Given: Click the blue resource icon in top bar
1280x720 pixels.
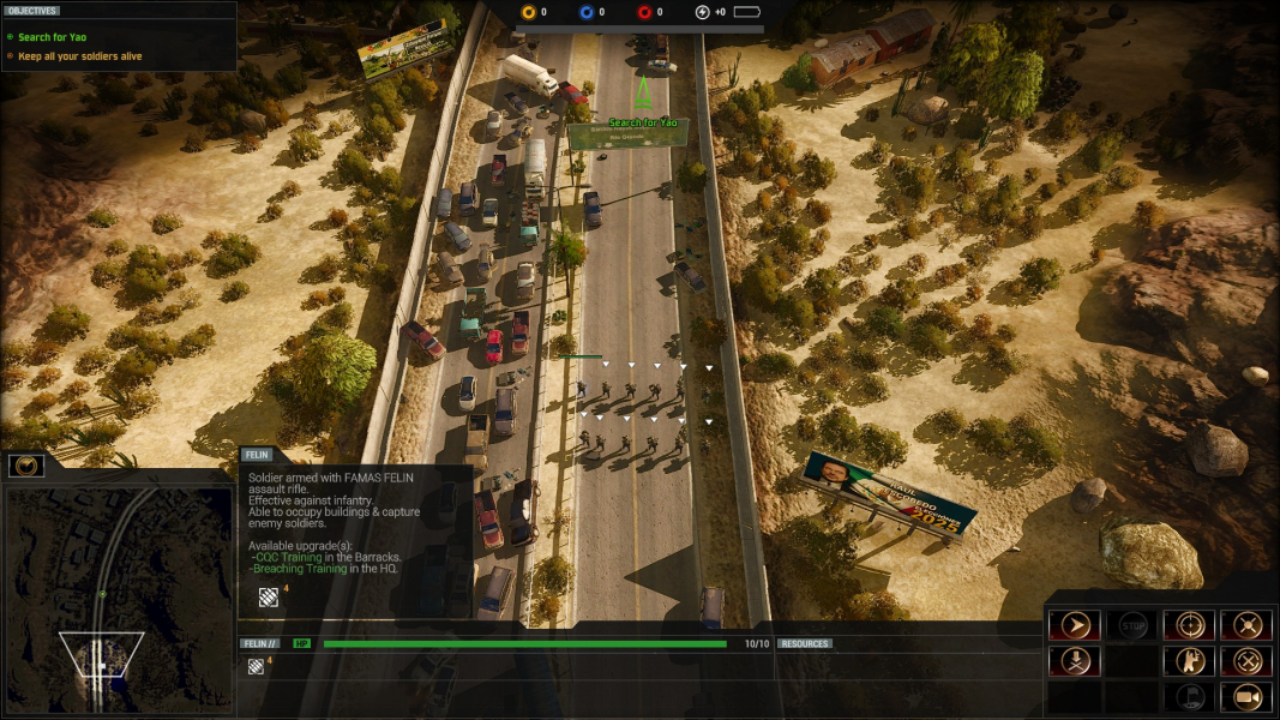Looking at the screenshot, I should click(x=587, y=12).
